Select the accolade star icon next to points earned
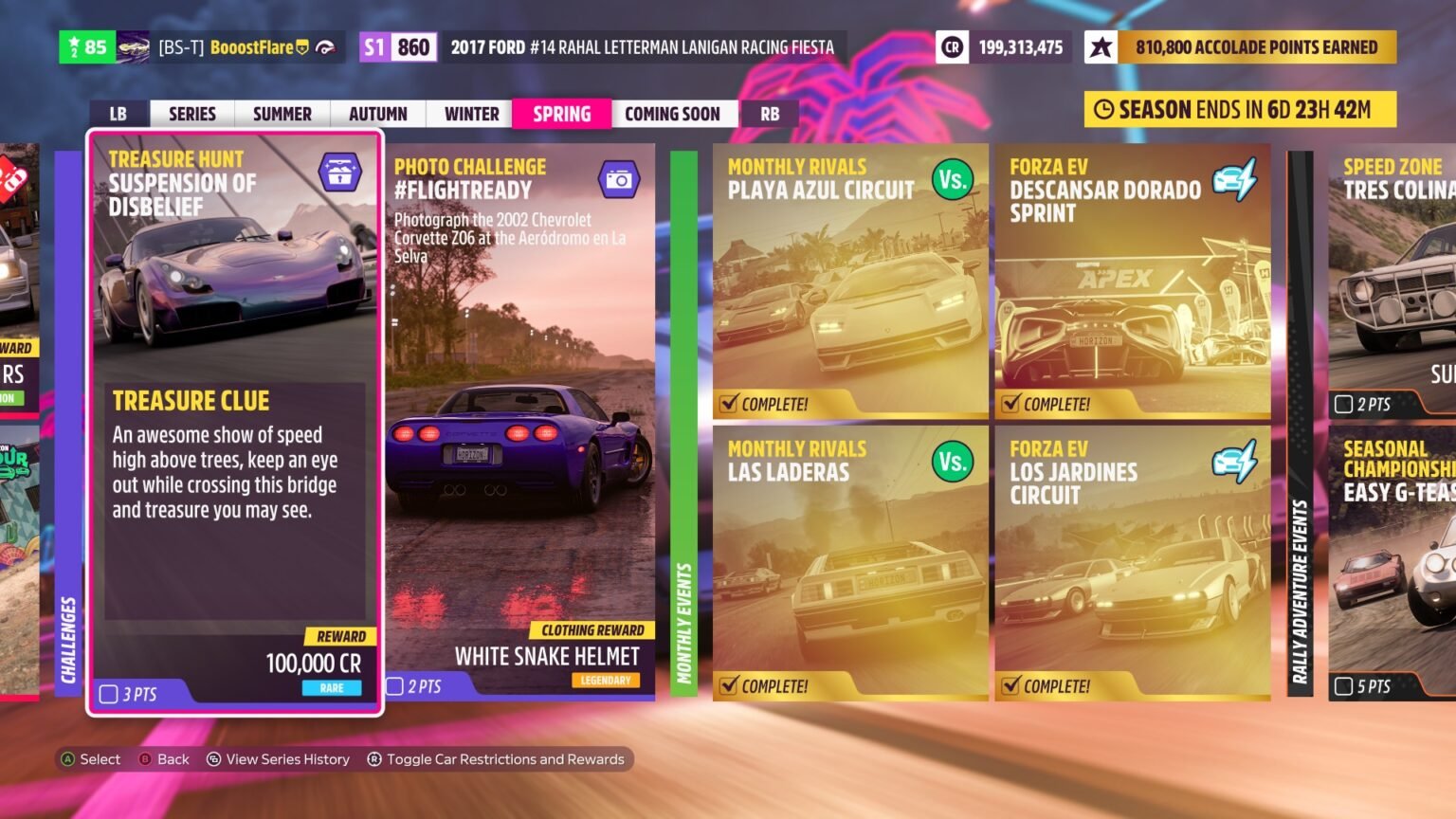The image size is (1456, 819). coord(1100,46)
